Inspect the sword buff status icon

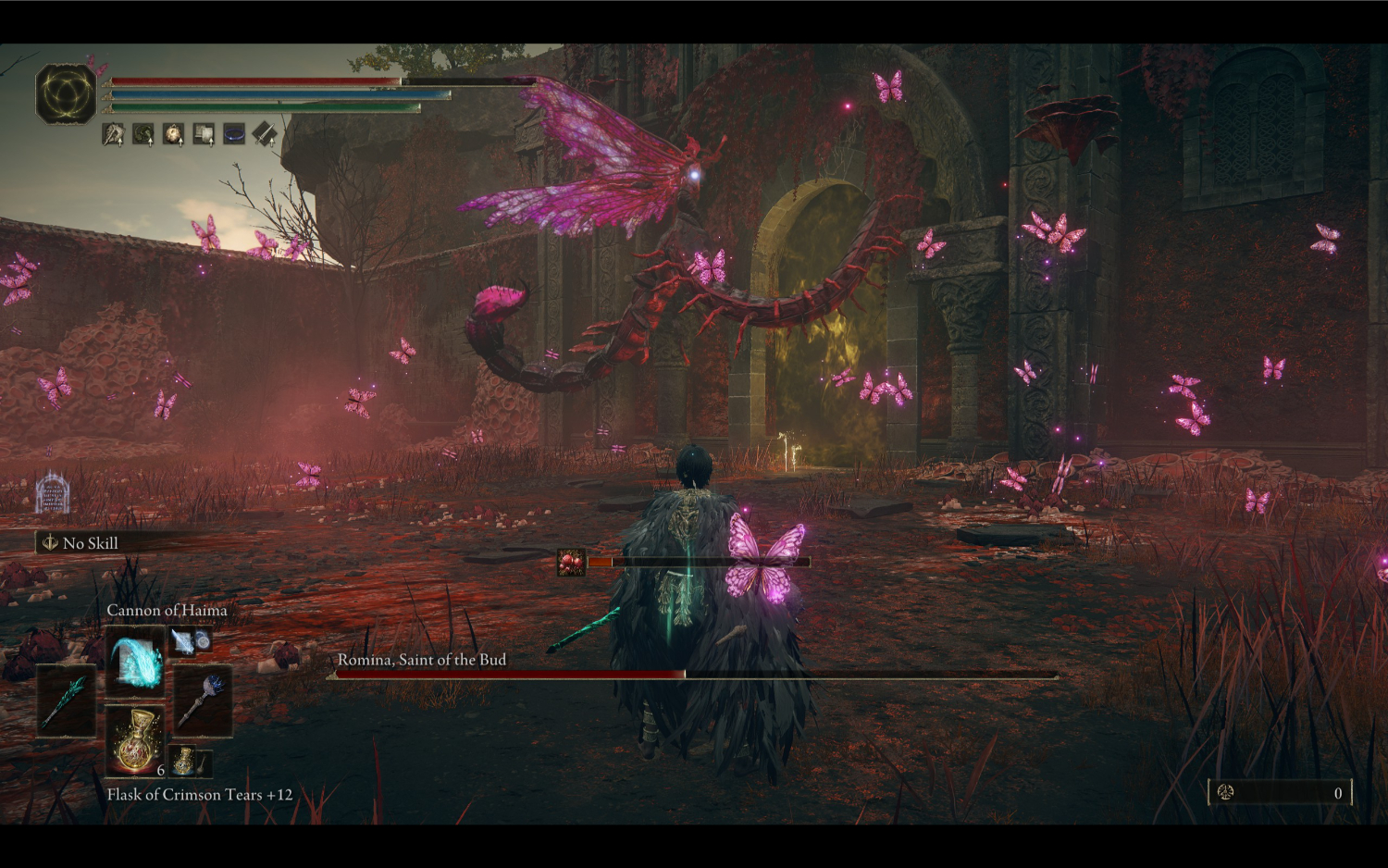pyautogui.click(x=265, y=135)
